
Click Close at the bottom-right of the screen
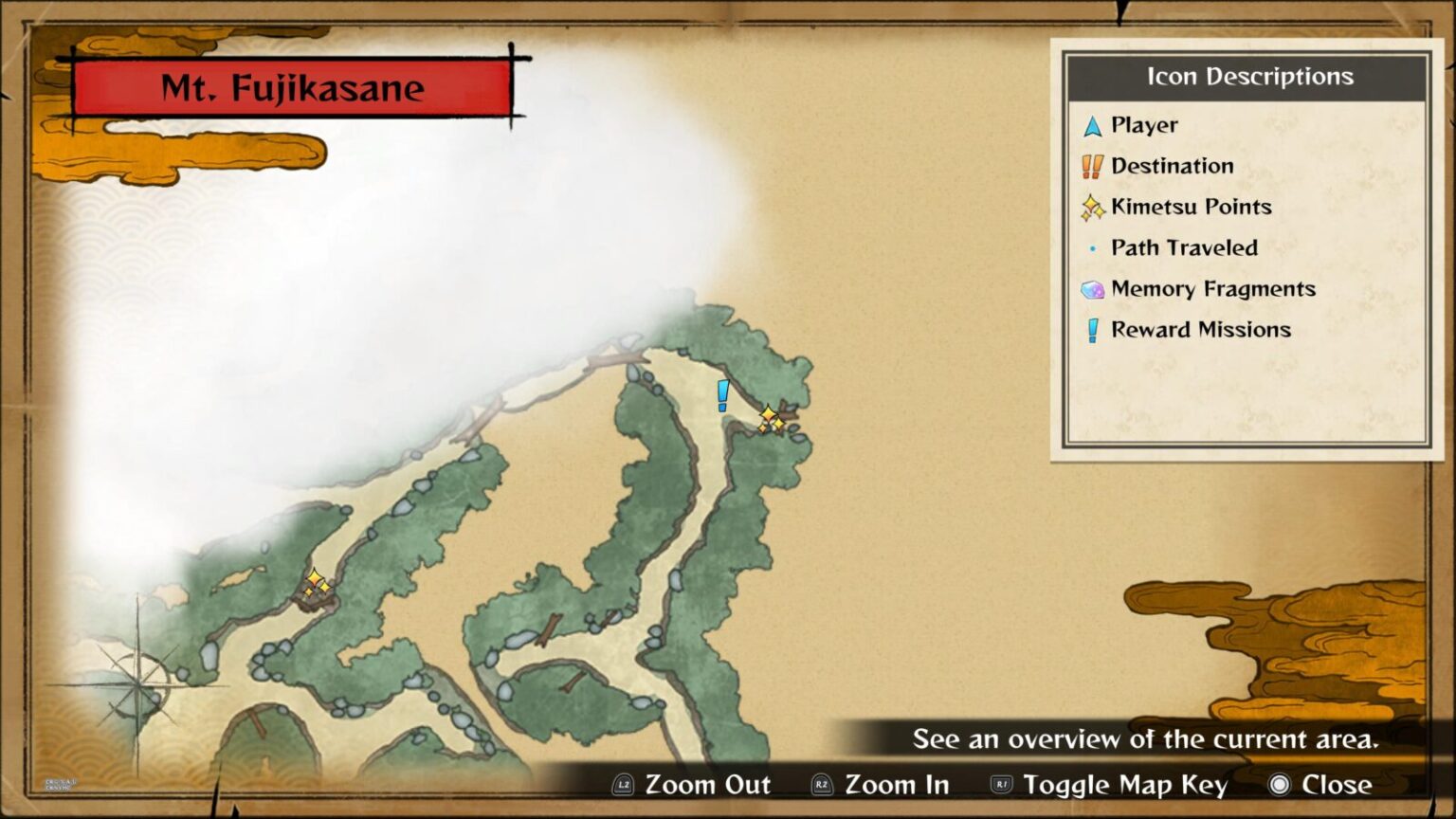[1336, 785]
